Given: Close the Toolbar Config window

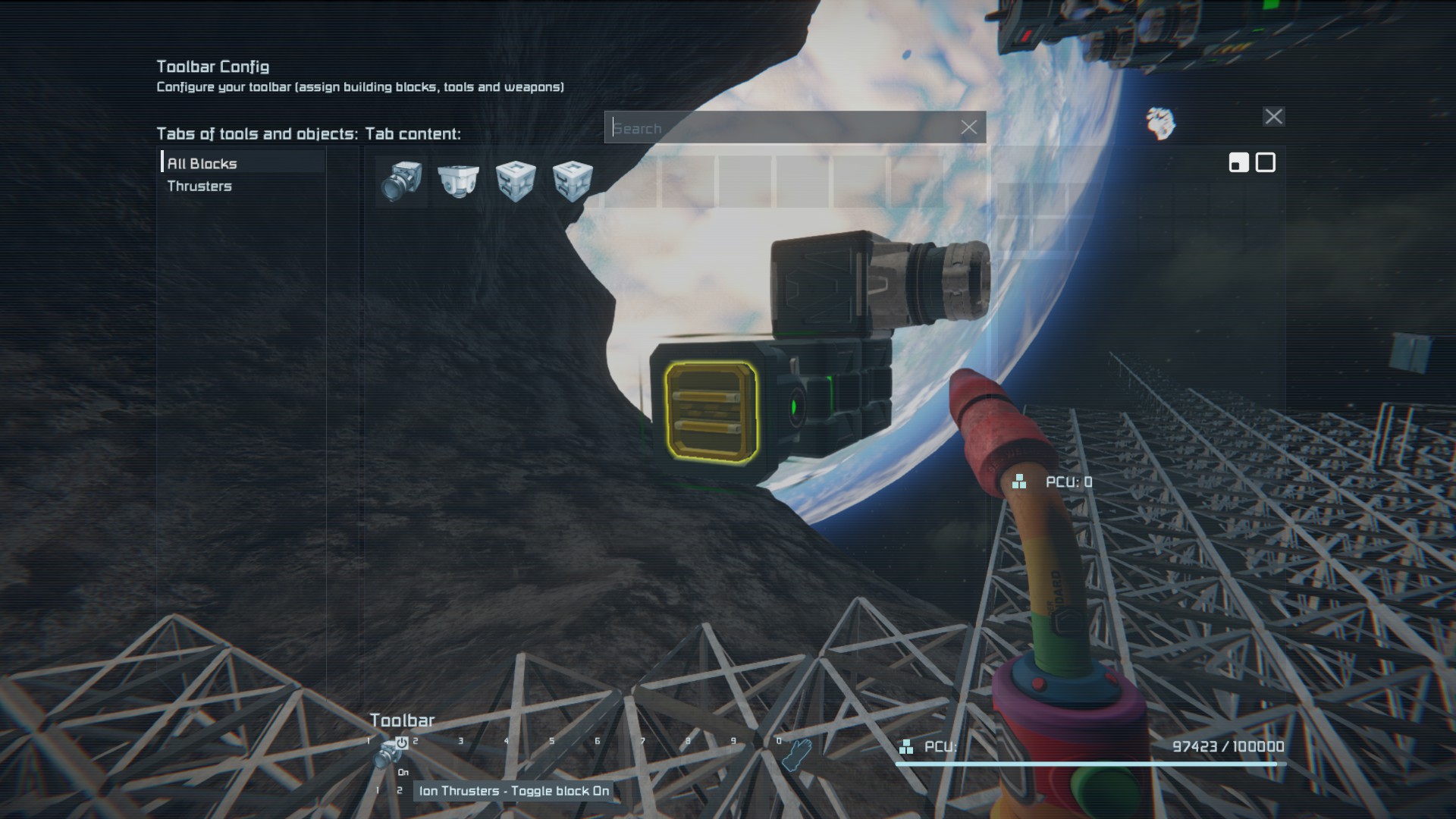Looking at the screenshot, I should click(1273, 117).
